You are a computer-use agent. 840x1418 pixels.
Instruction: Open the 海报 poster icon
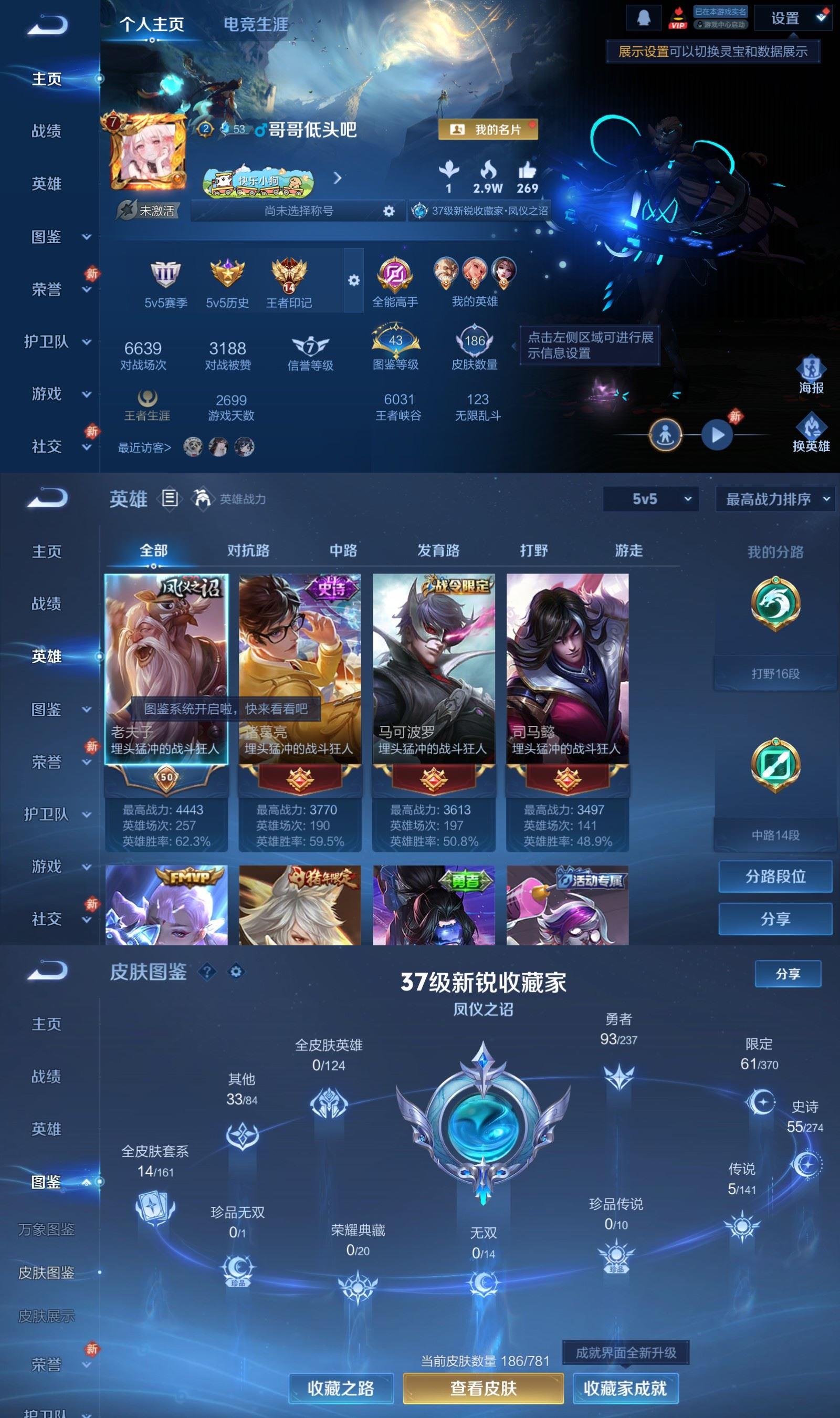(811, 368)
